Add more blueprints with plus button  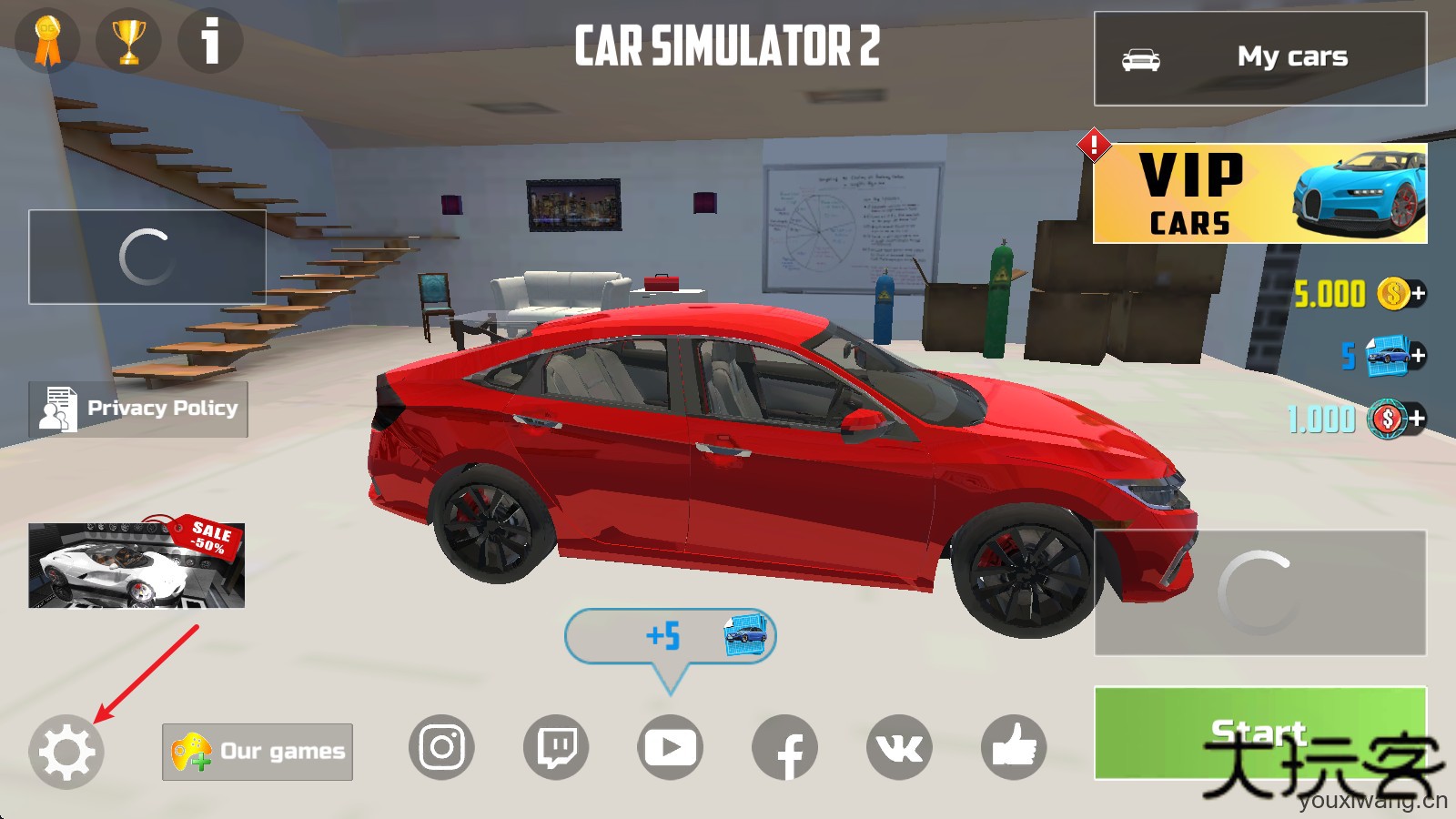[1418, 356]
